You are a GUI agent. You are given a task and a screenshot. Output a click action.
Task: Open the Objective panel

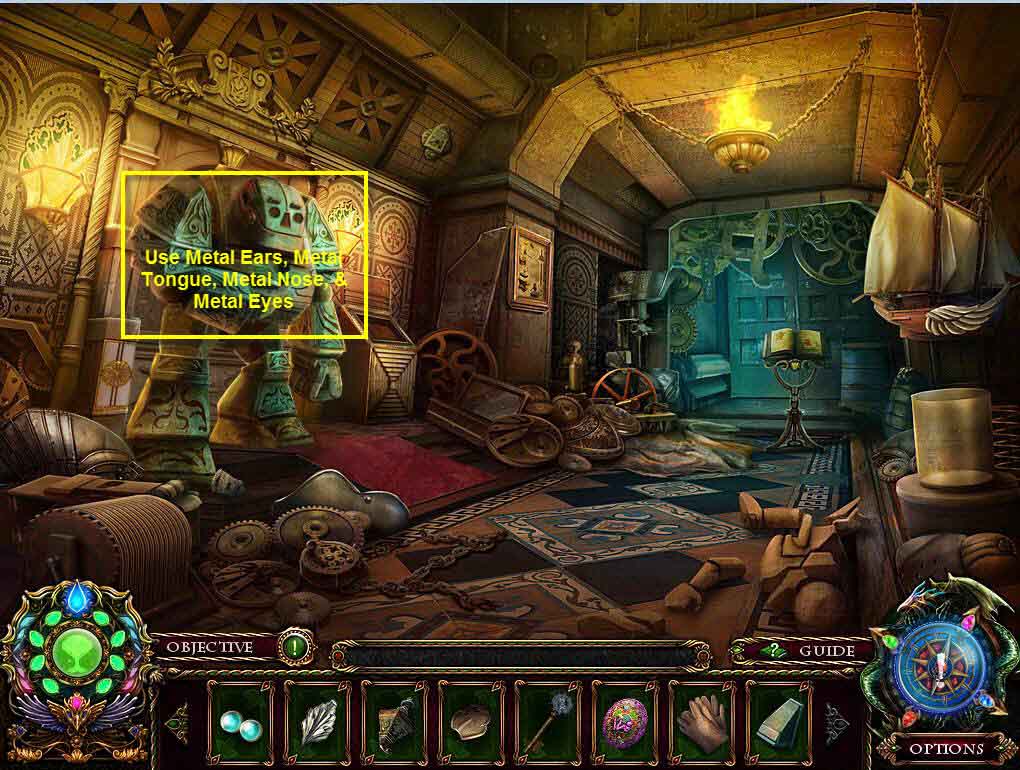(x=210, y=648)
